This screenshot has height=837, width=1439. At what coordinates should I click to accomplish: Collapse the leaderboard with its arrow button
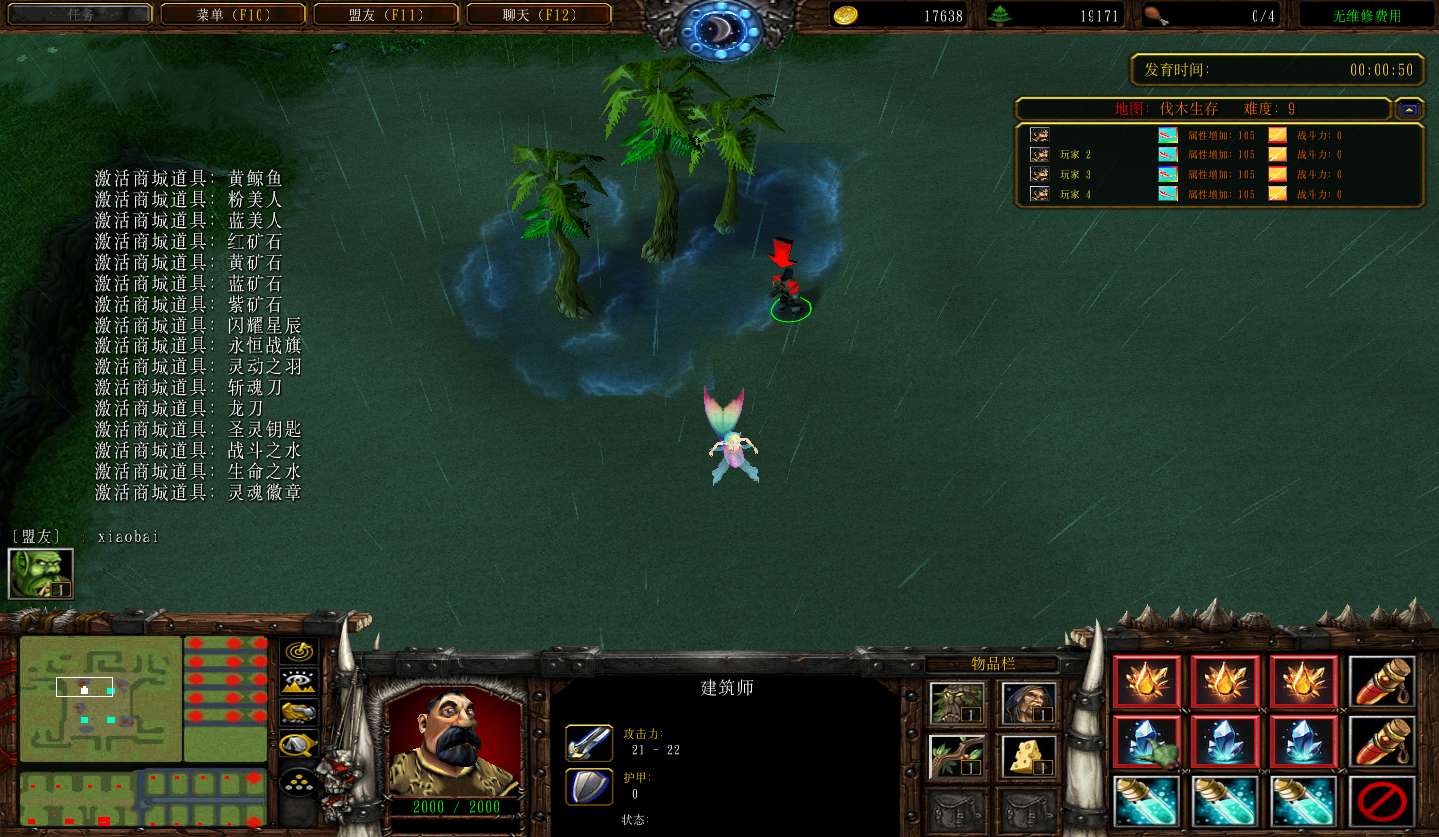[1410, 109]
